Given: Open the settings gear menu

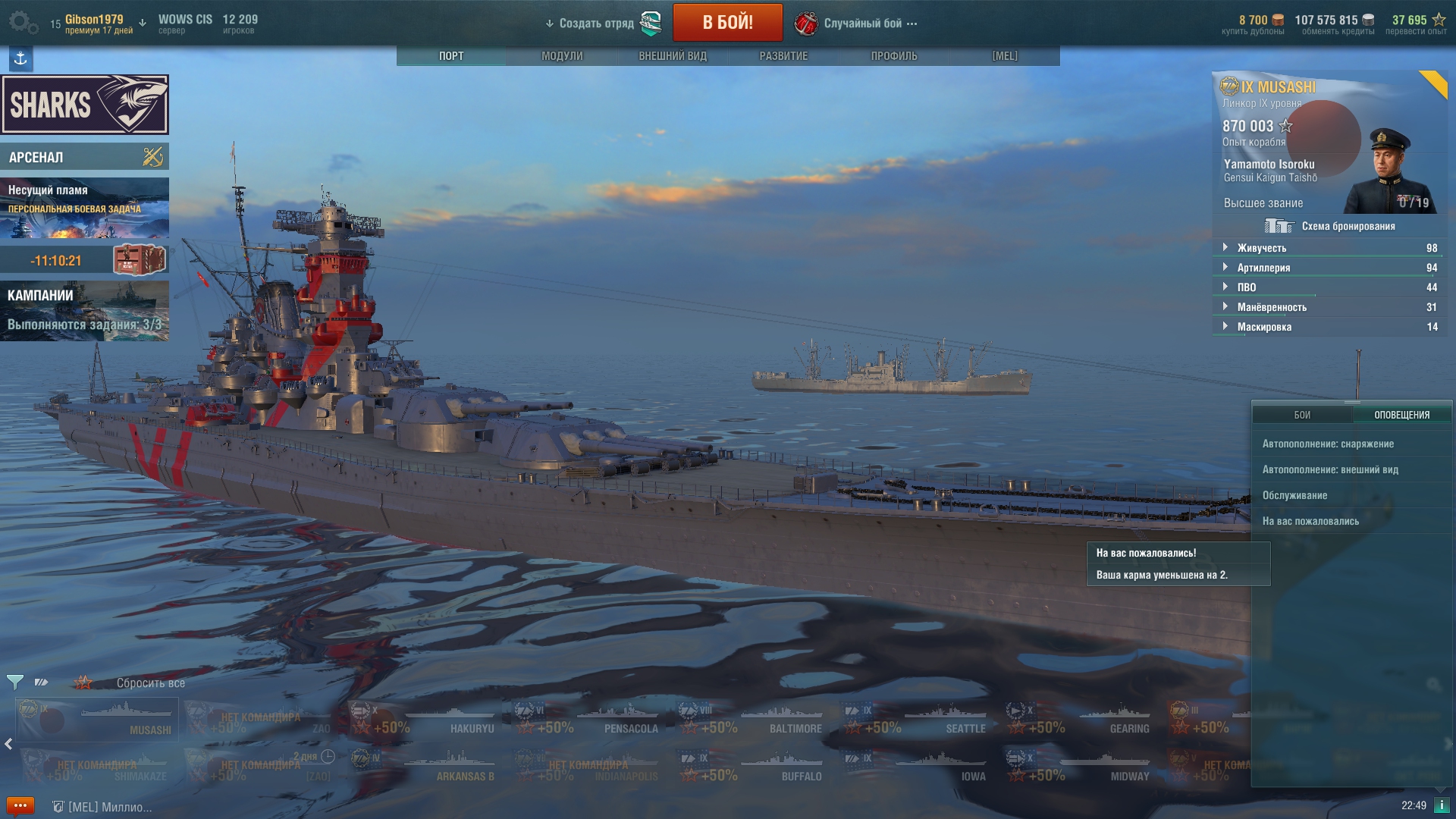Looking at the screenshot, I should click(x=21, y=22).
